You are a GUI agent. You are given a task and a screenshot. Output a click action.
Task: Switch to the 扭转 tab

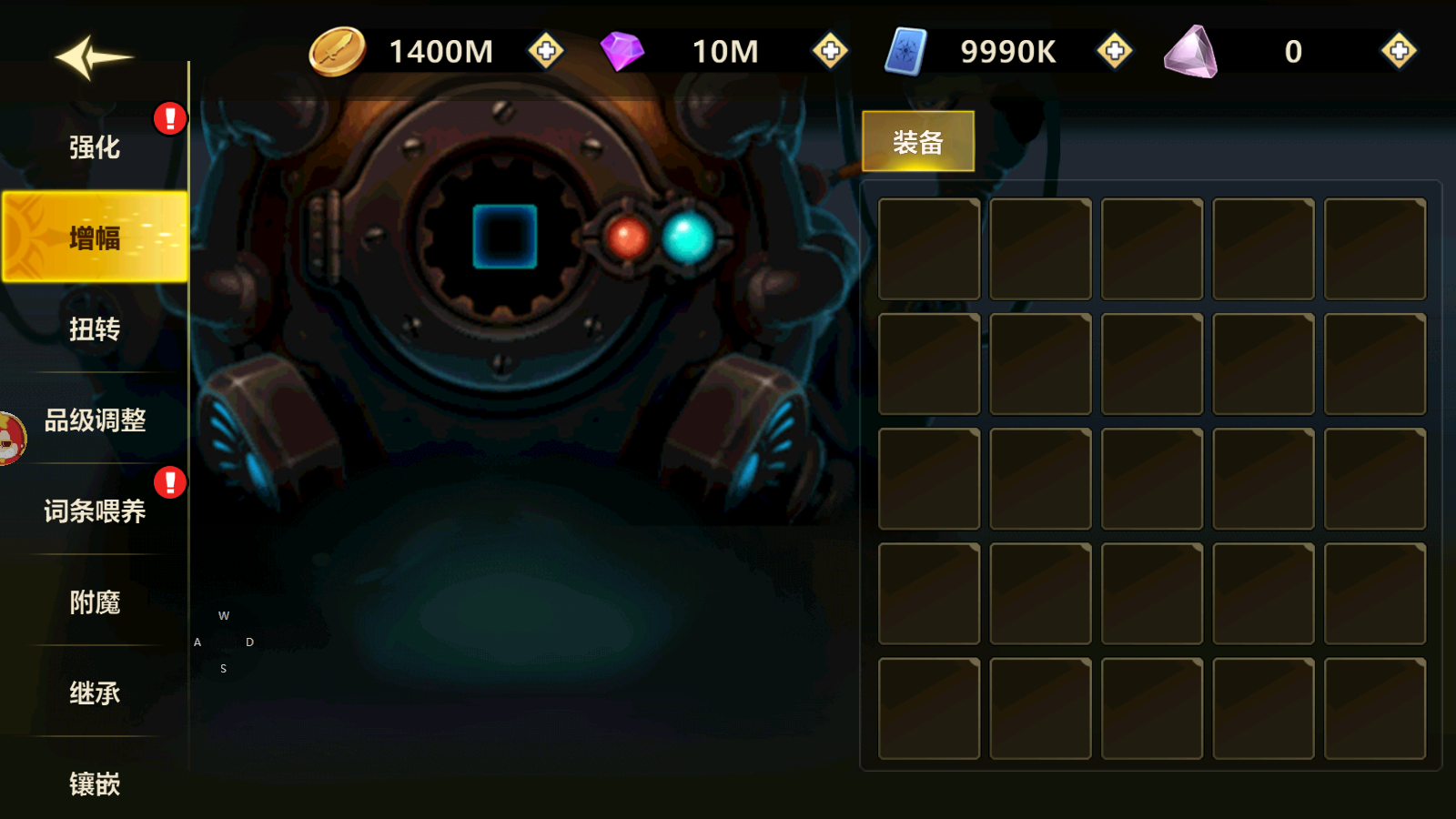click(95, 329)
